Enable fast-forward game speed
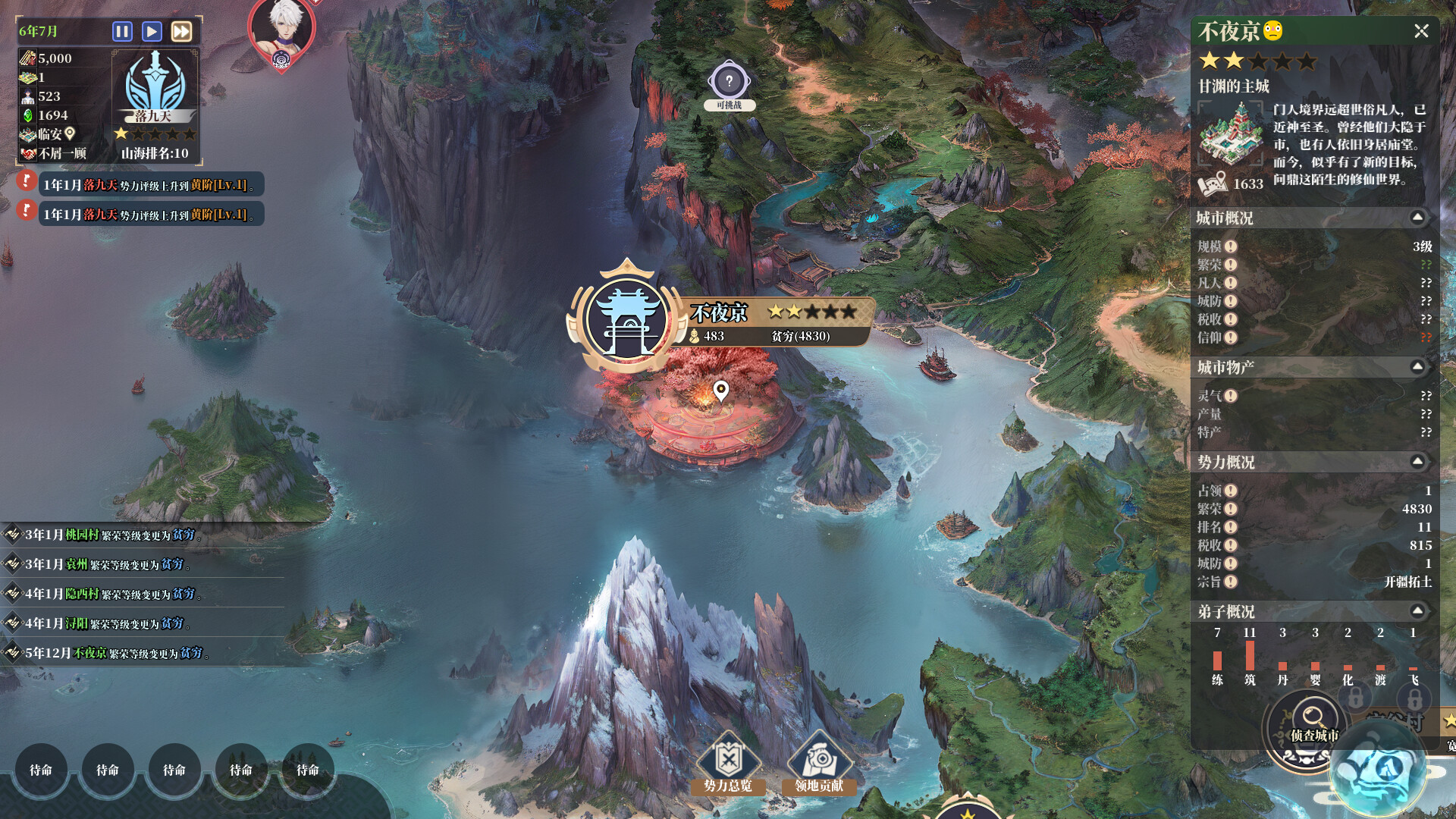 (x=180, y=31)
